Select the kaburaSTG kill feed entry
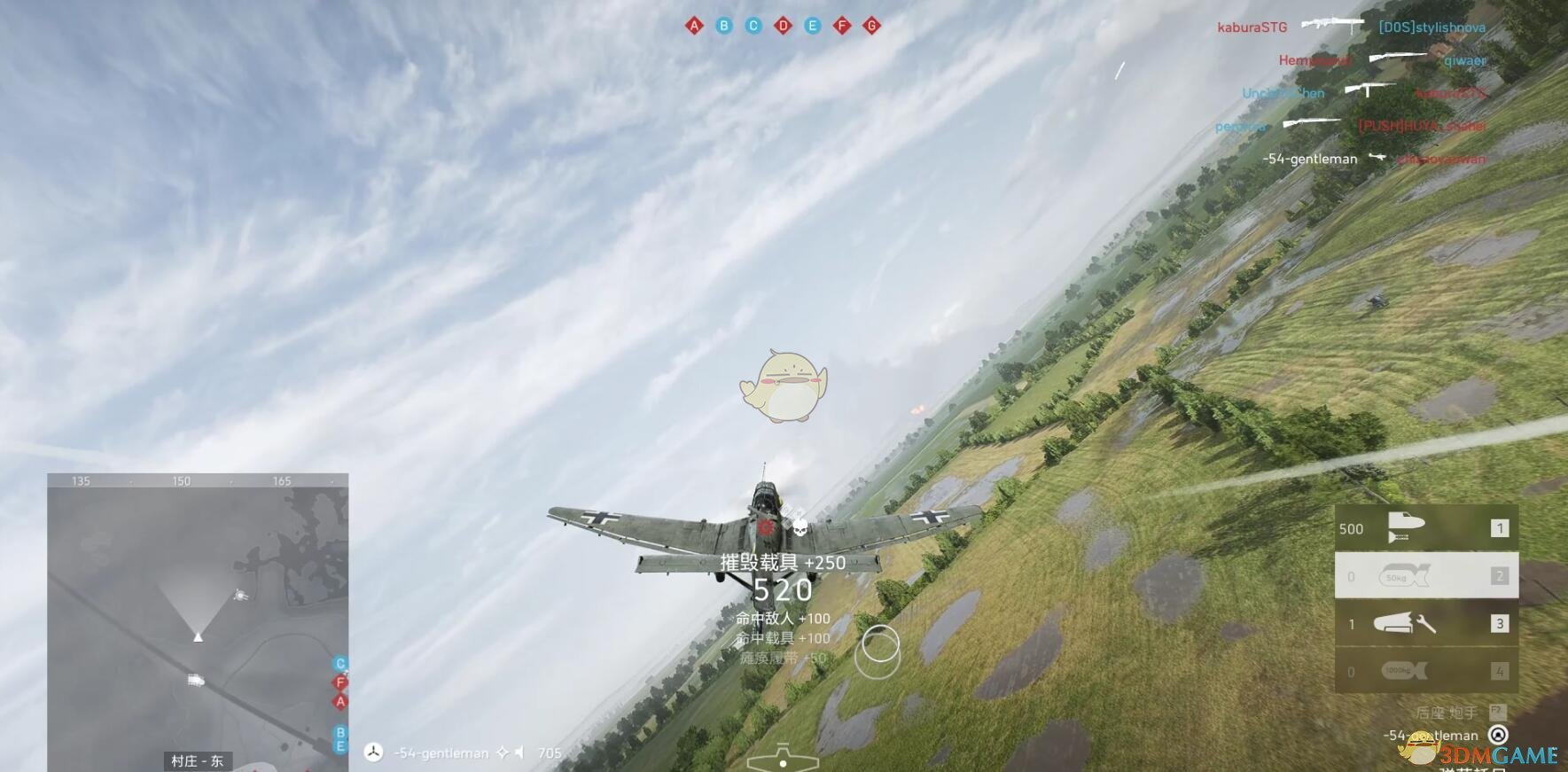This screenshot has height=772, width=1568. (x=1252, y=27)
